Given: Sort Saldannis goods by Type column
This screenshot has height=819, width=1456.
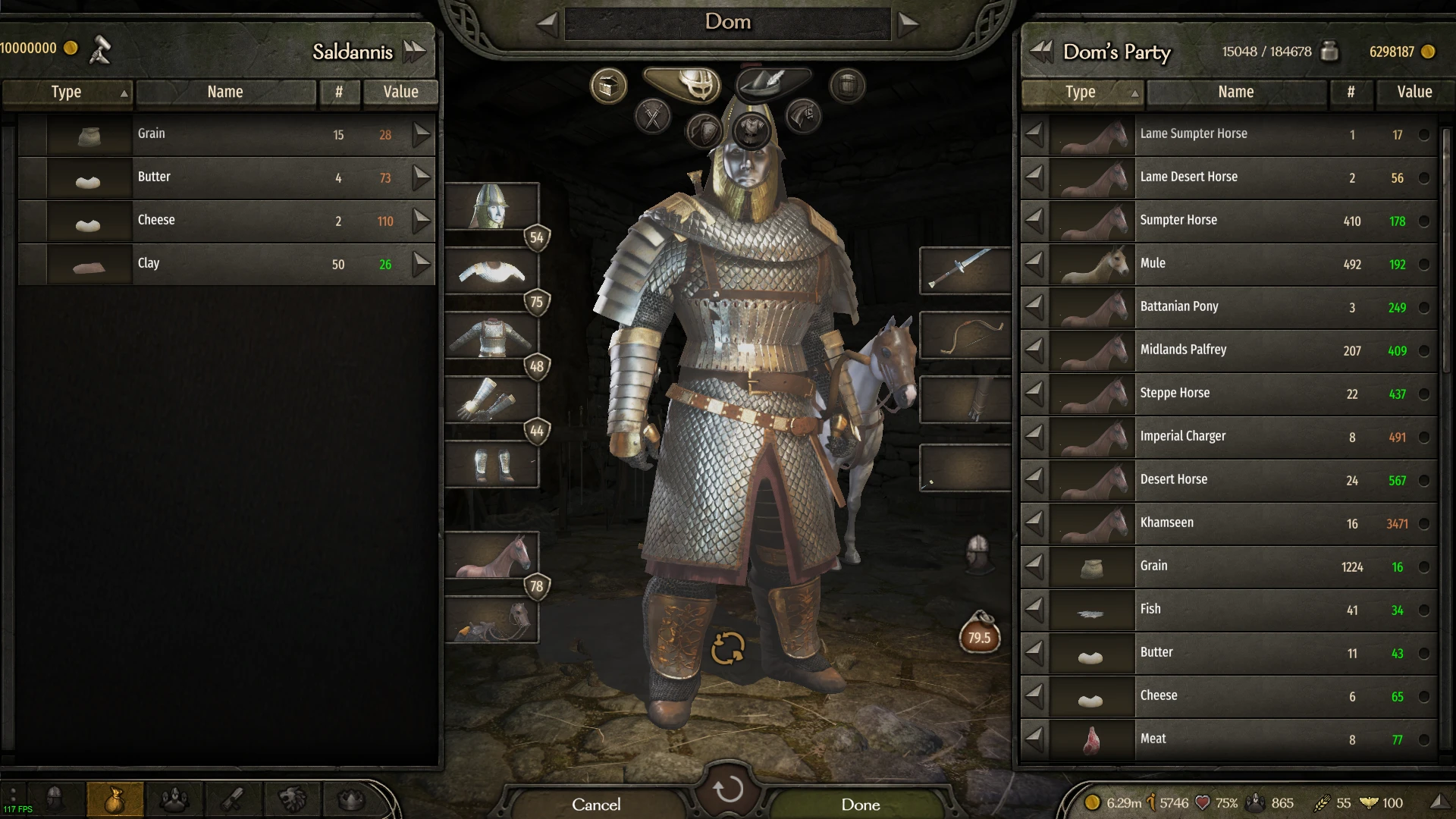Looking at the screenshot, I should click(67, 93).
